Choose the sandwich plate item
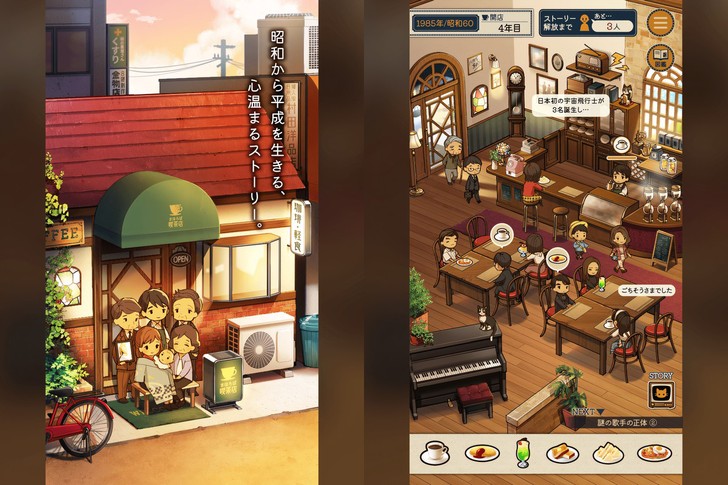Viewport: 728px width, 485px height. pos(608,453)
